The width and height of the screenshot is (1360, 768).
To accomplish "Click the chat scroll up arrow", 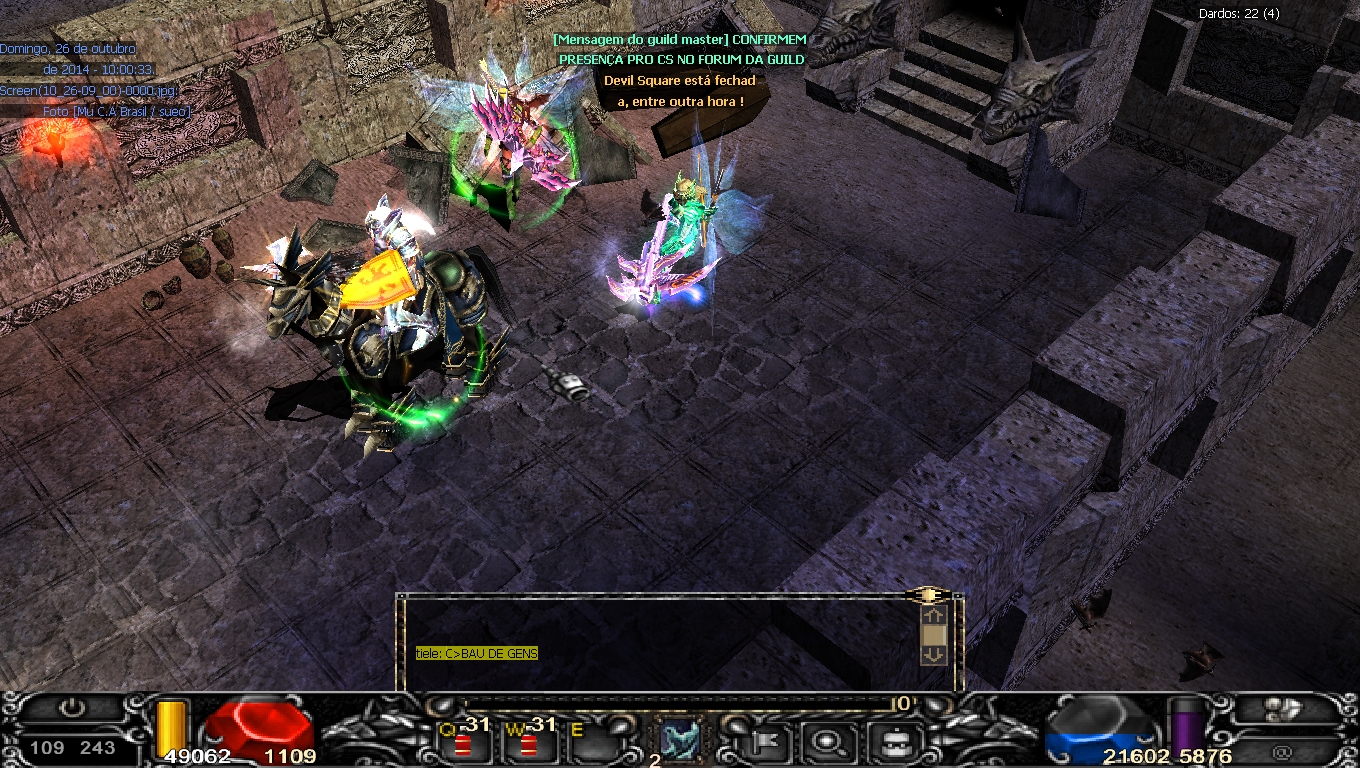I will (933, 616).
